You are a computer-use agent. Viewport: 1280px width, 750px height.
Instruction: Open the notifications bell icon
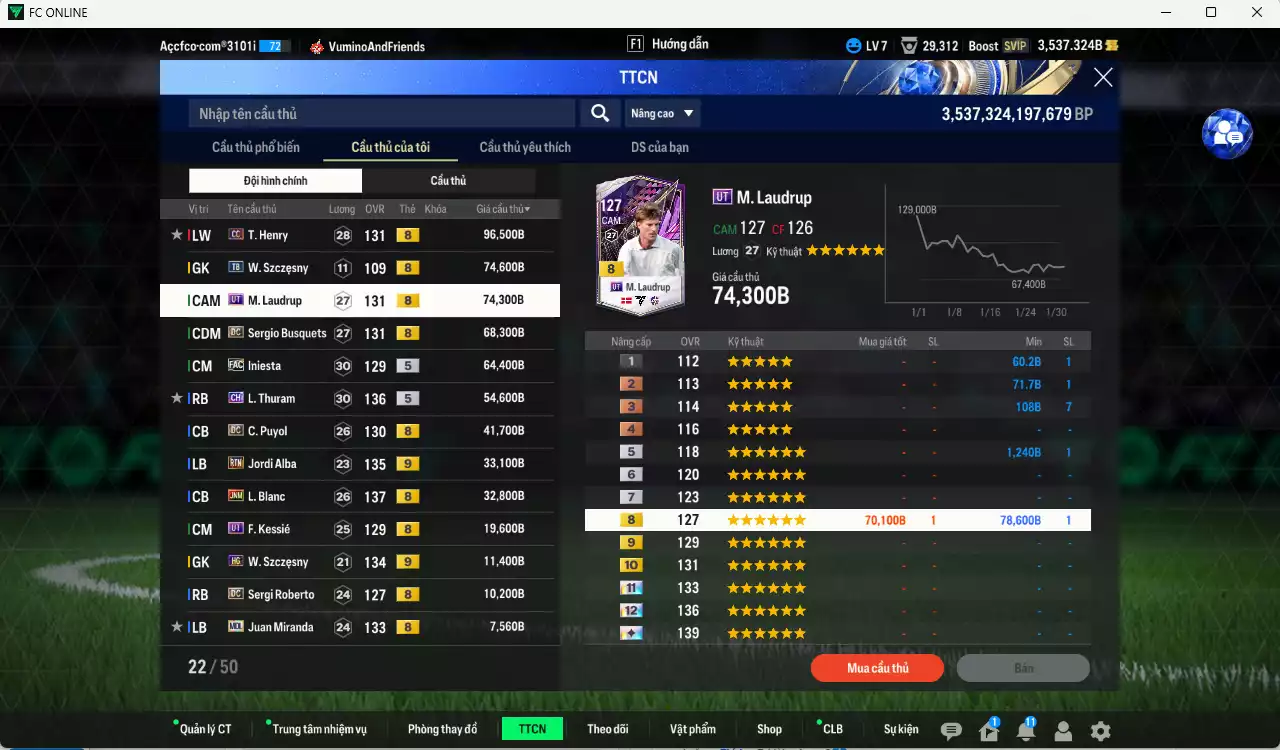tap(1025, 729)
